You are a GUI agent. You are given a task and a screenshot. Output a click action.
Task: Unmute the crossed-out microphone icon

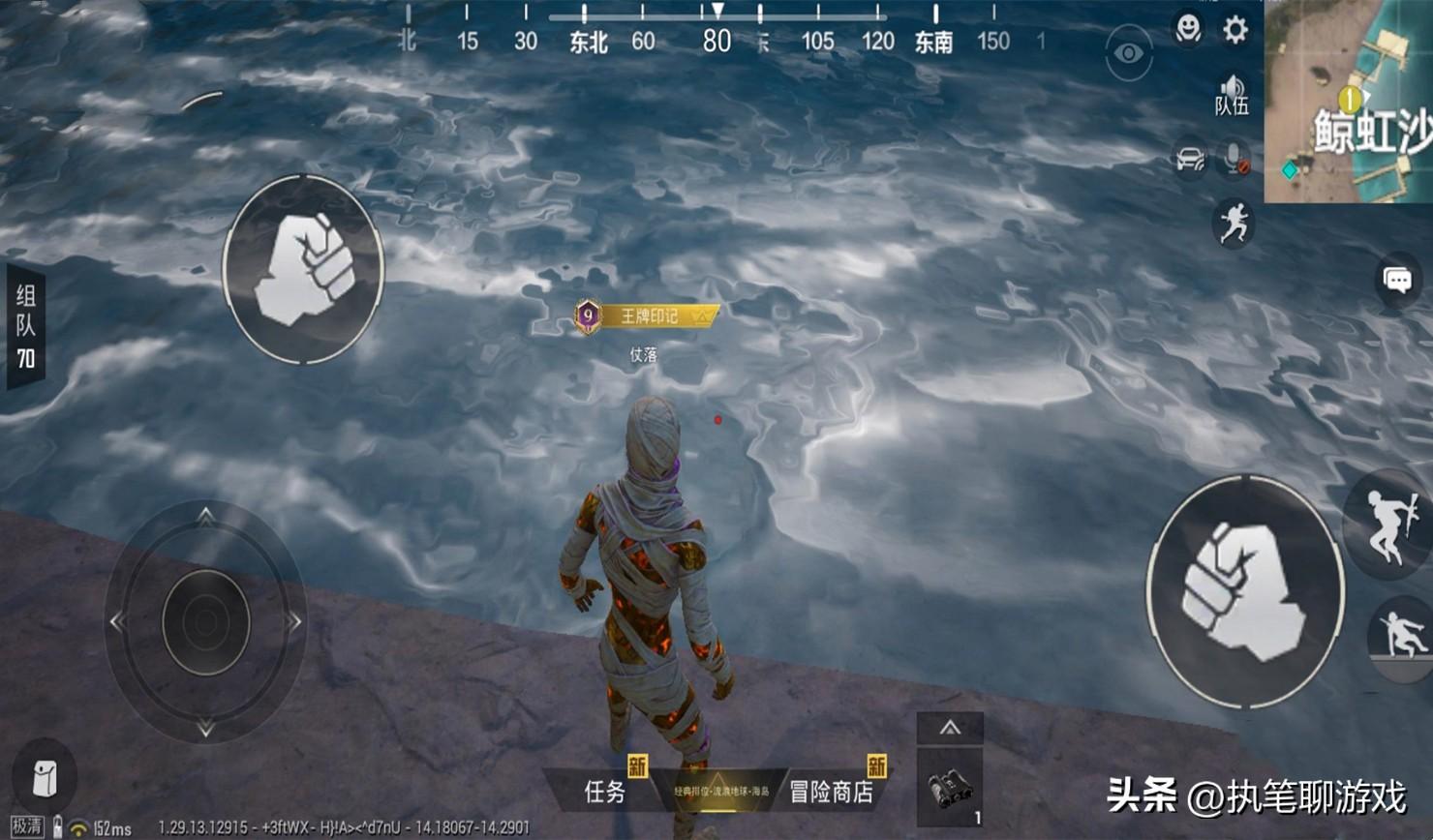coord(1234,159)
